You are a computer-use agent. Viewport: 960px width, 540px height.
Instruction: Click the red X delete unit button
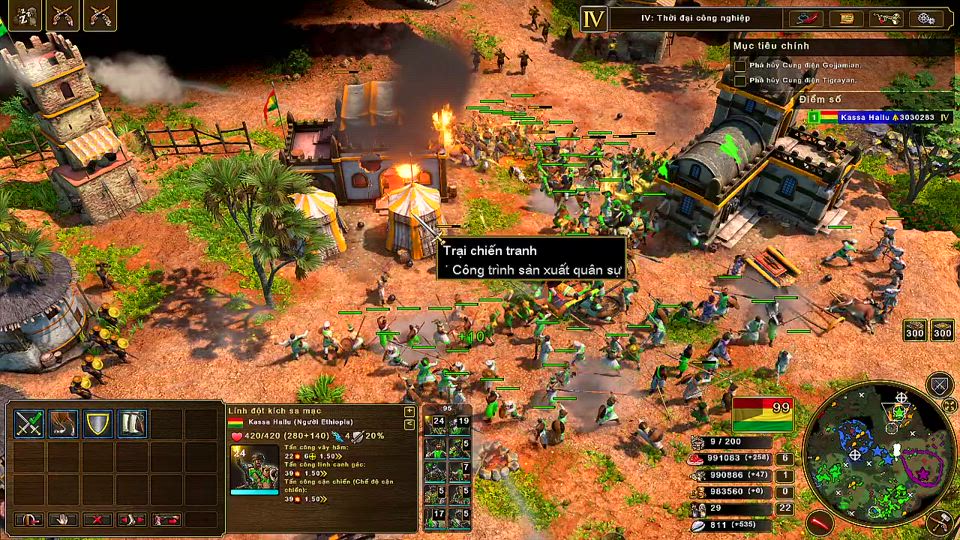pyautogui.click(x=97, y=519)
